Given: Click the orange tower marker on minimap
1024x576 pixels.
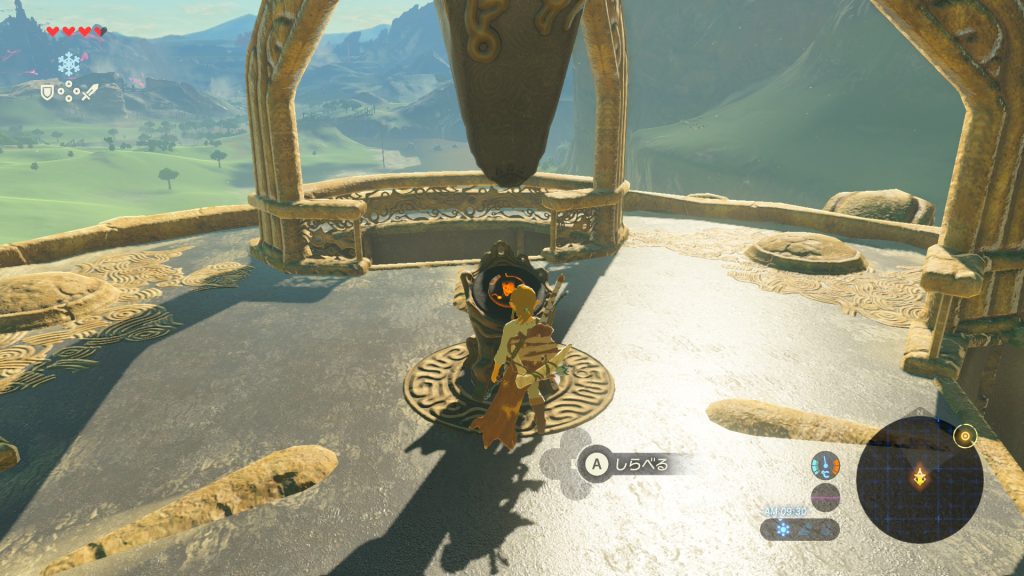Looking at the screenshot, I should [919, 478].
